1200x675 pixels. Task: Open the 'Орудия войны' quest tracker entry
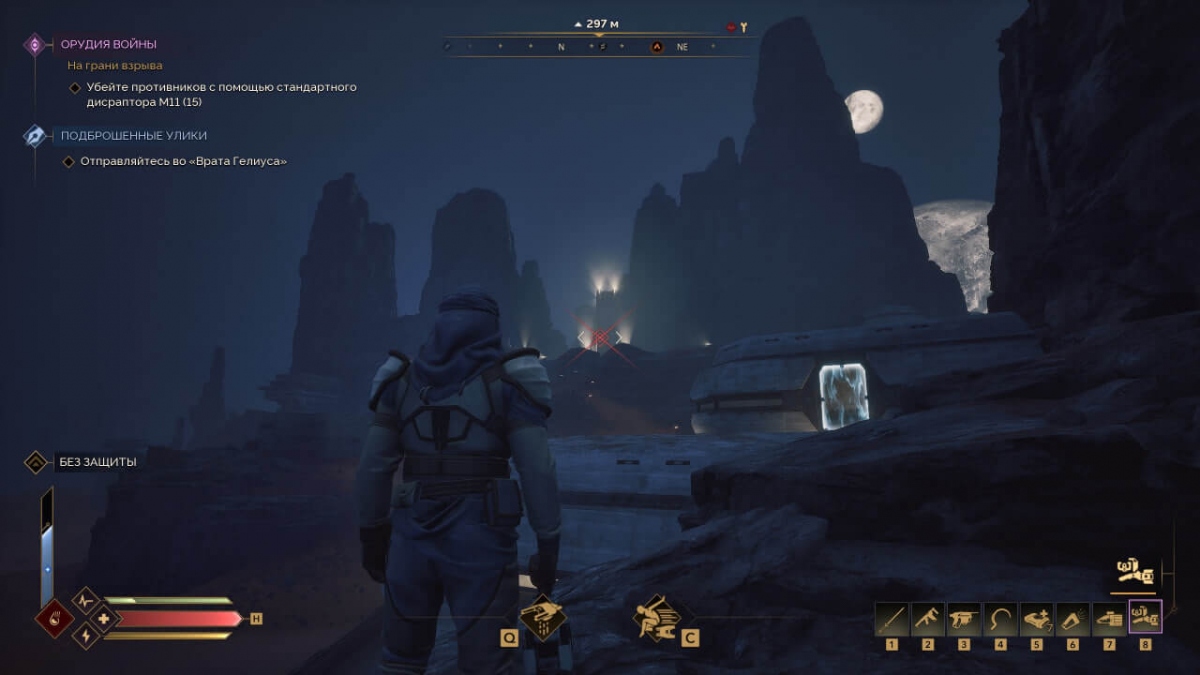coord(108,44)
